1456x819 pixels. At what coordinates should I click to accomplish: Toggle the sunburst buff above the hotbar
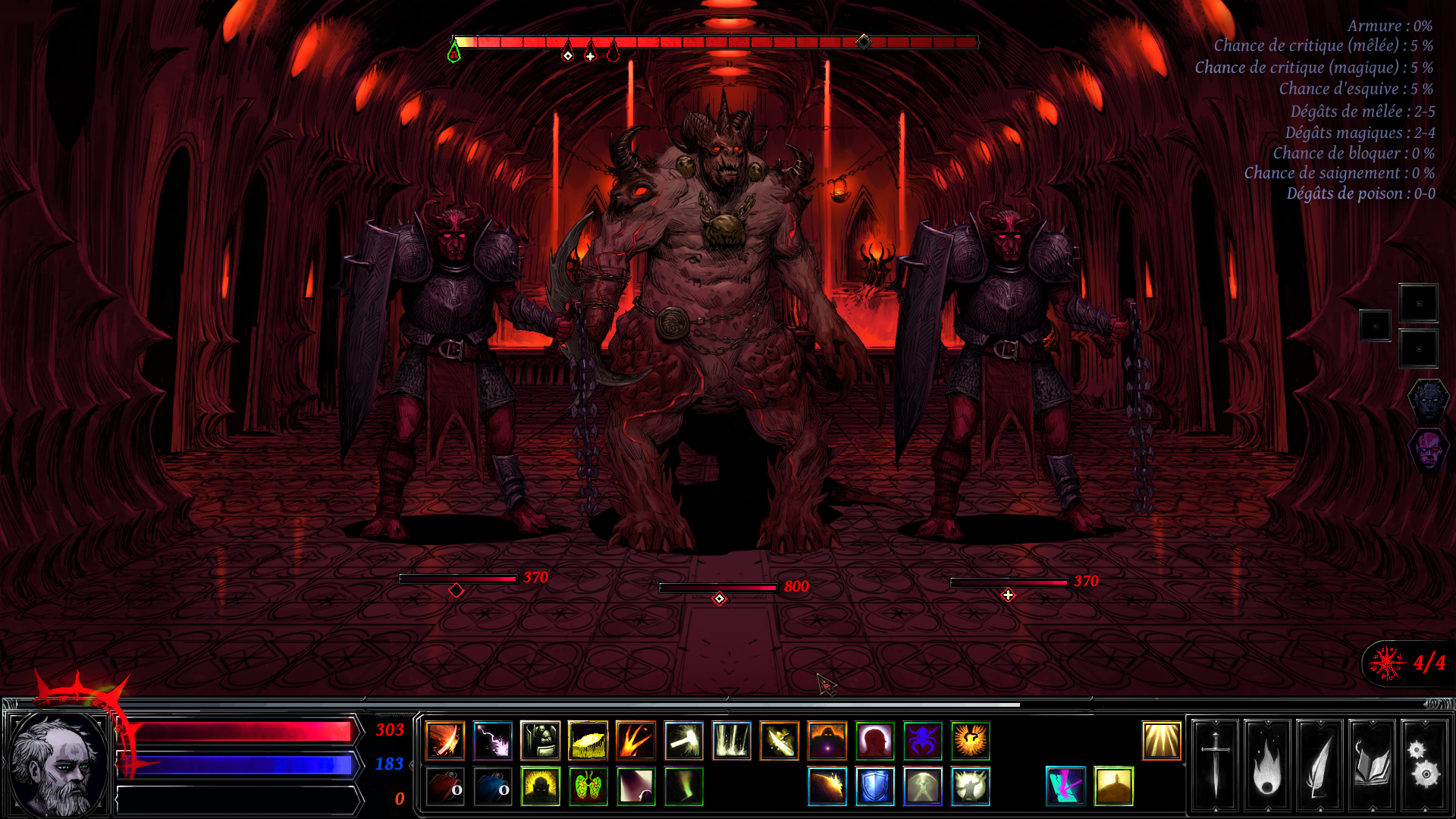pyautogui.click(x=1162, y=741)
